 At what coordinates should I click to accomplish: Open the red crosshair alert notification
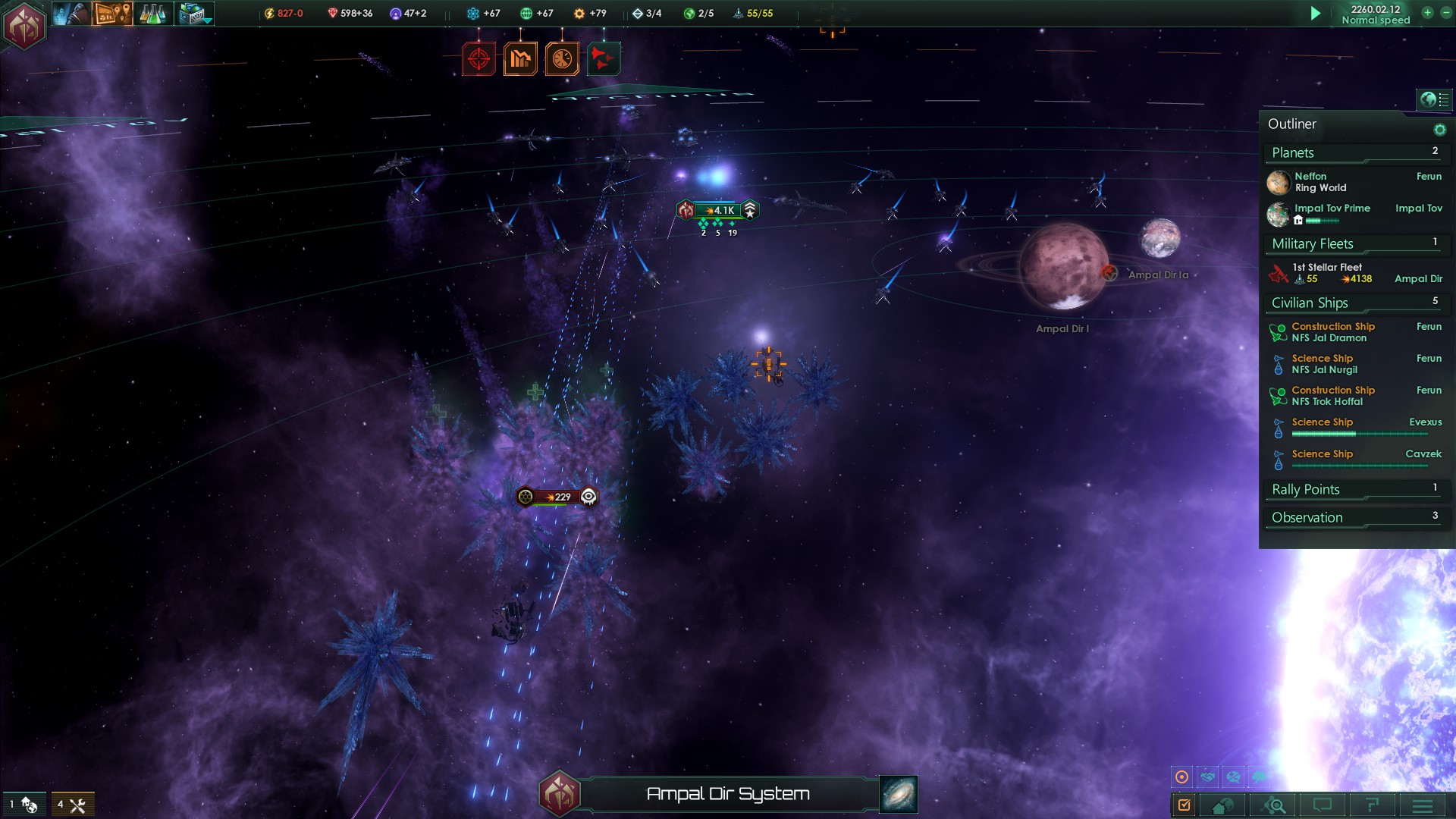click(479, 58)
